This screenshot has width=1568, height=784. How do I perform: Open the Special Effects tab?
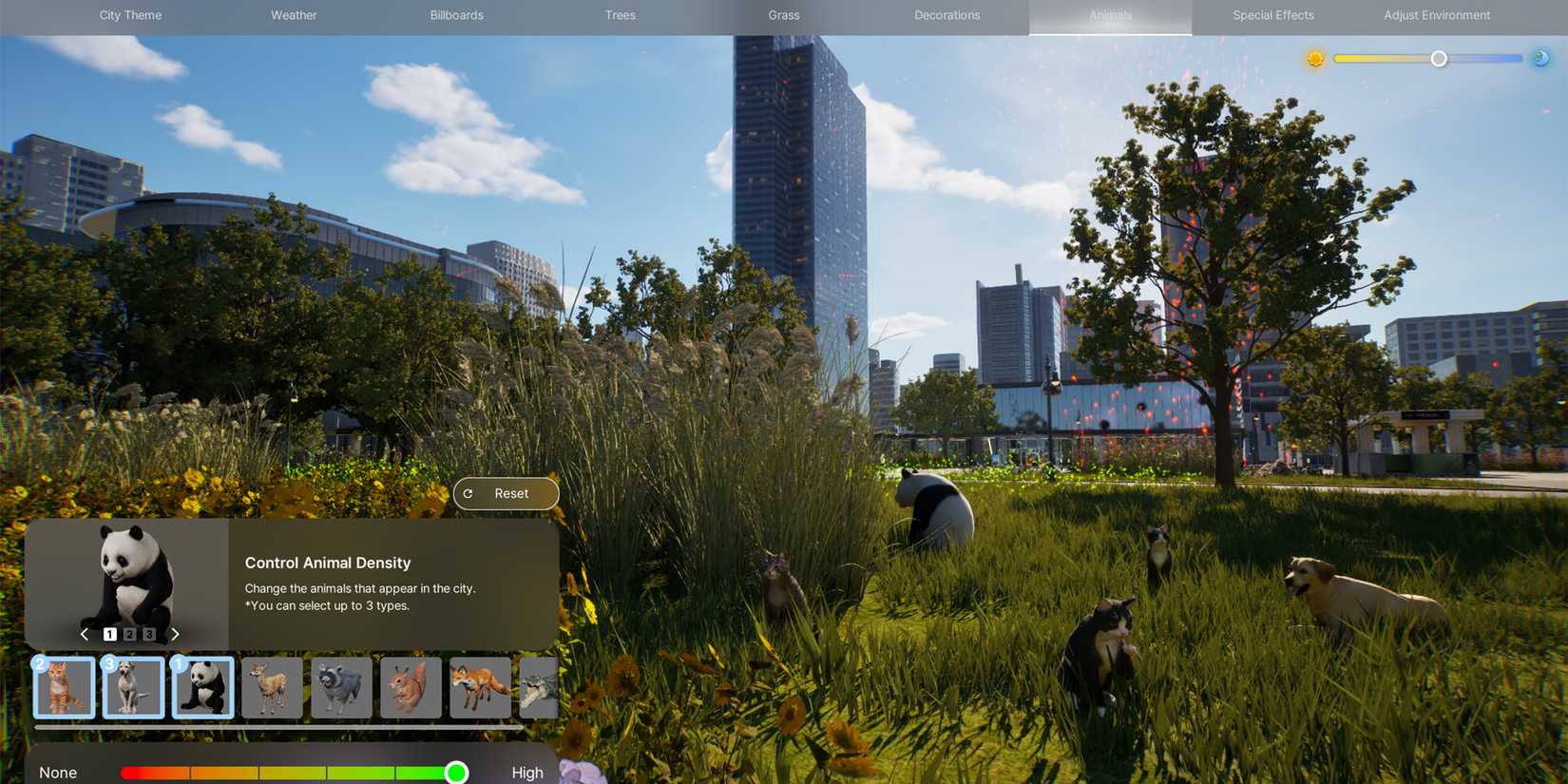click(1272, 15)
